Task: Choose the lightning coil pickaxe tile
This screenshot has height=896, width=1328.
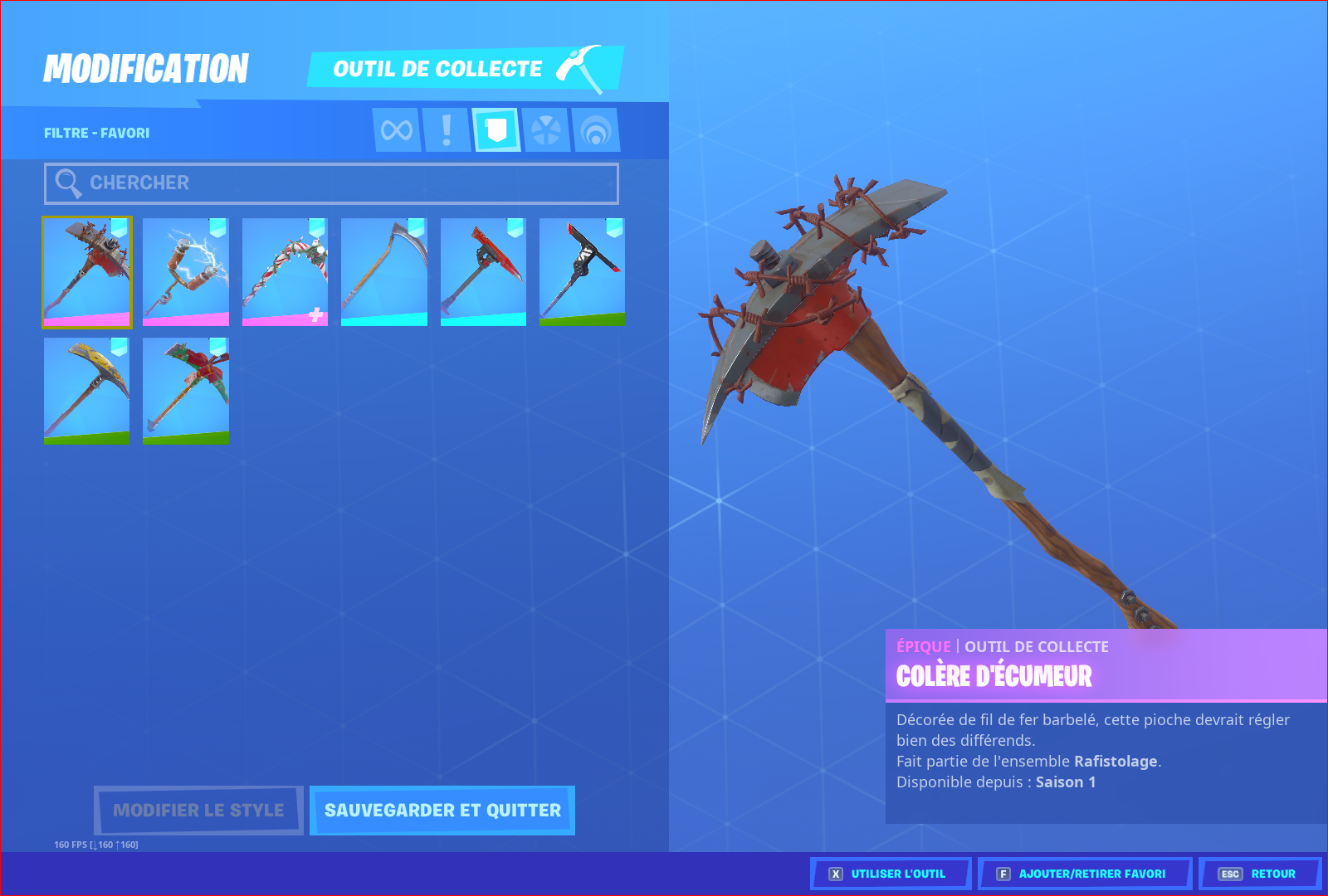Action: click(186, 272)
